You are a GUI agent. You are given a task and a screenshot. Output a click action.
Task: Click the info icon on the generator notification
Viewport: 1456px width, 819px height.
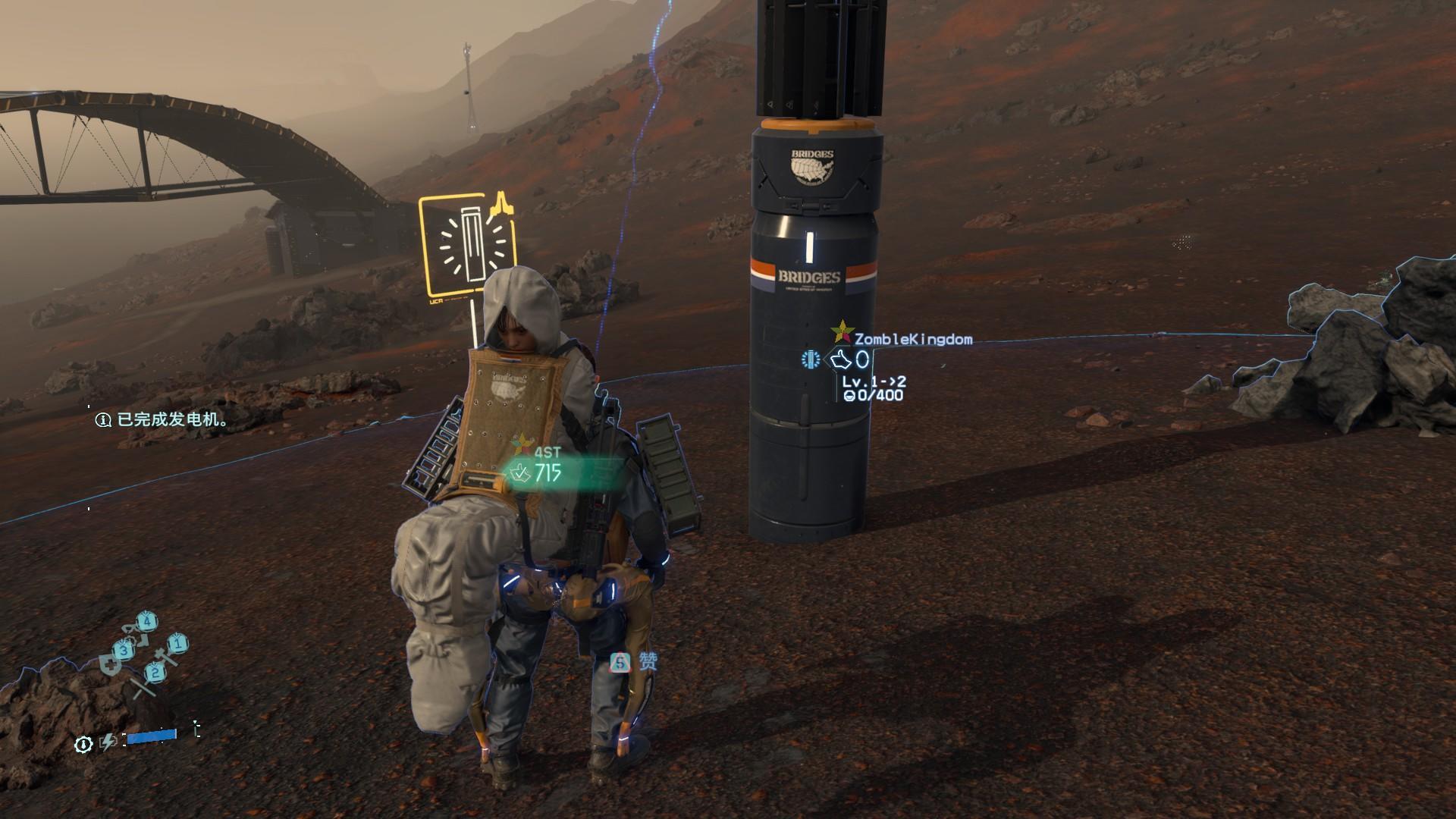pos(103,419)
